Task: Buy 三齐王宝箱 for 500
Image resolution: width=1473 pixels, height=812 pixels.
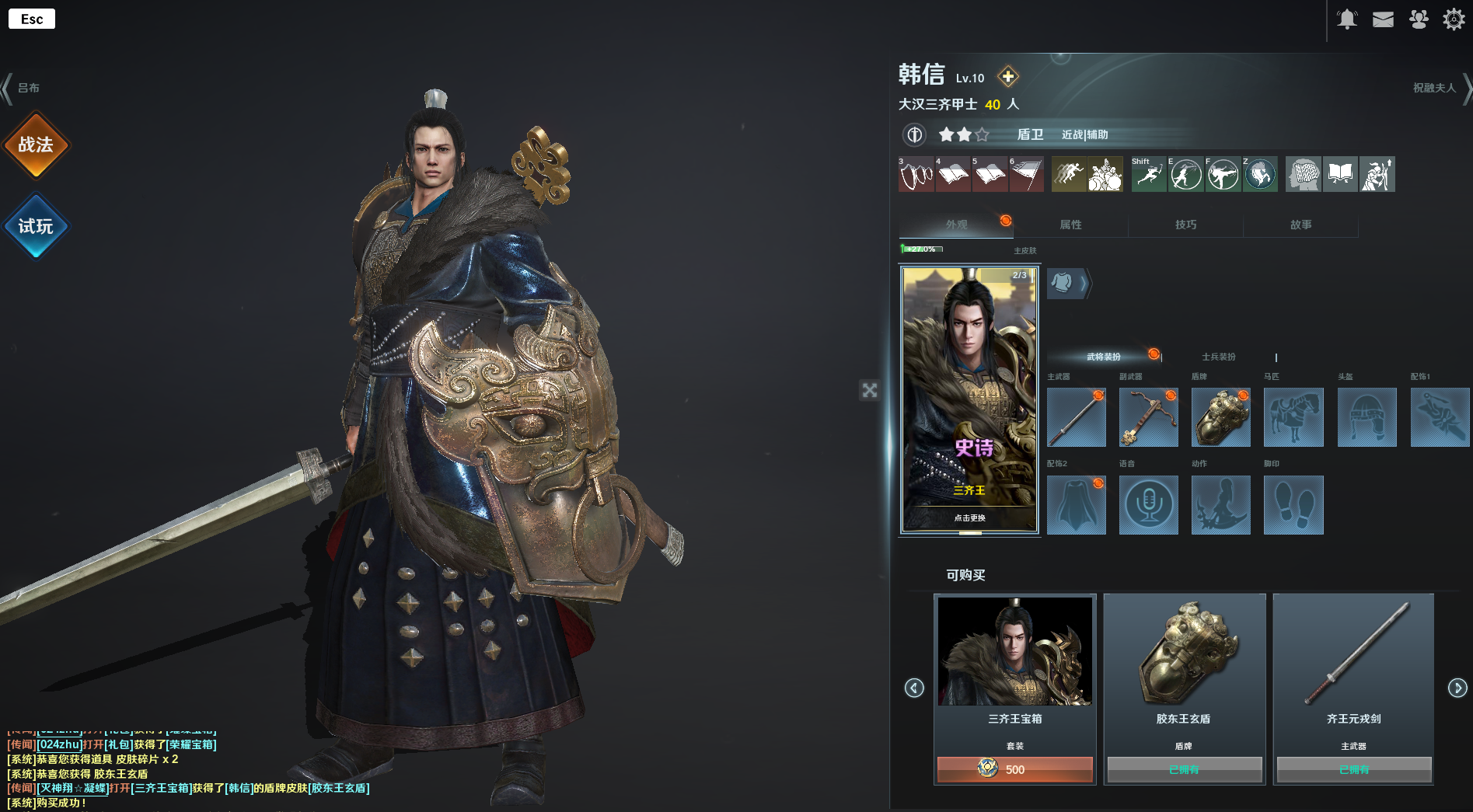Action: [1014, 769]
